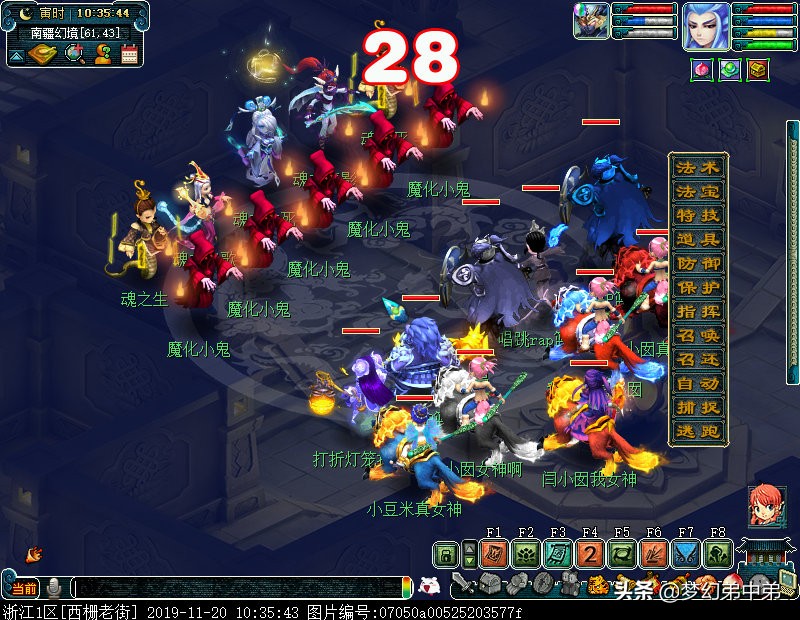Activate the F7 blue wings skill slot
The height and width of the screenshot is (620, 800).
[686, 556]
